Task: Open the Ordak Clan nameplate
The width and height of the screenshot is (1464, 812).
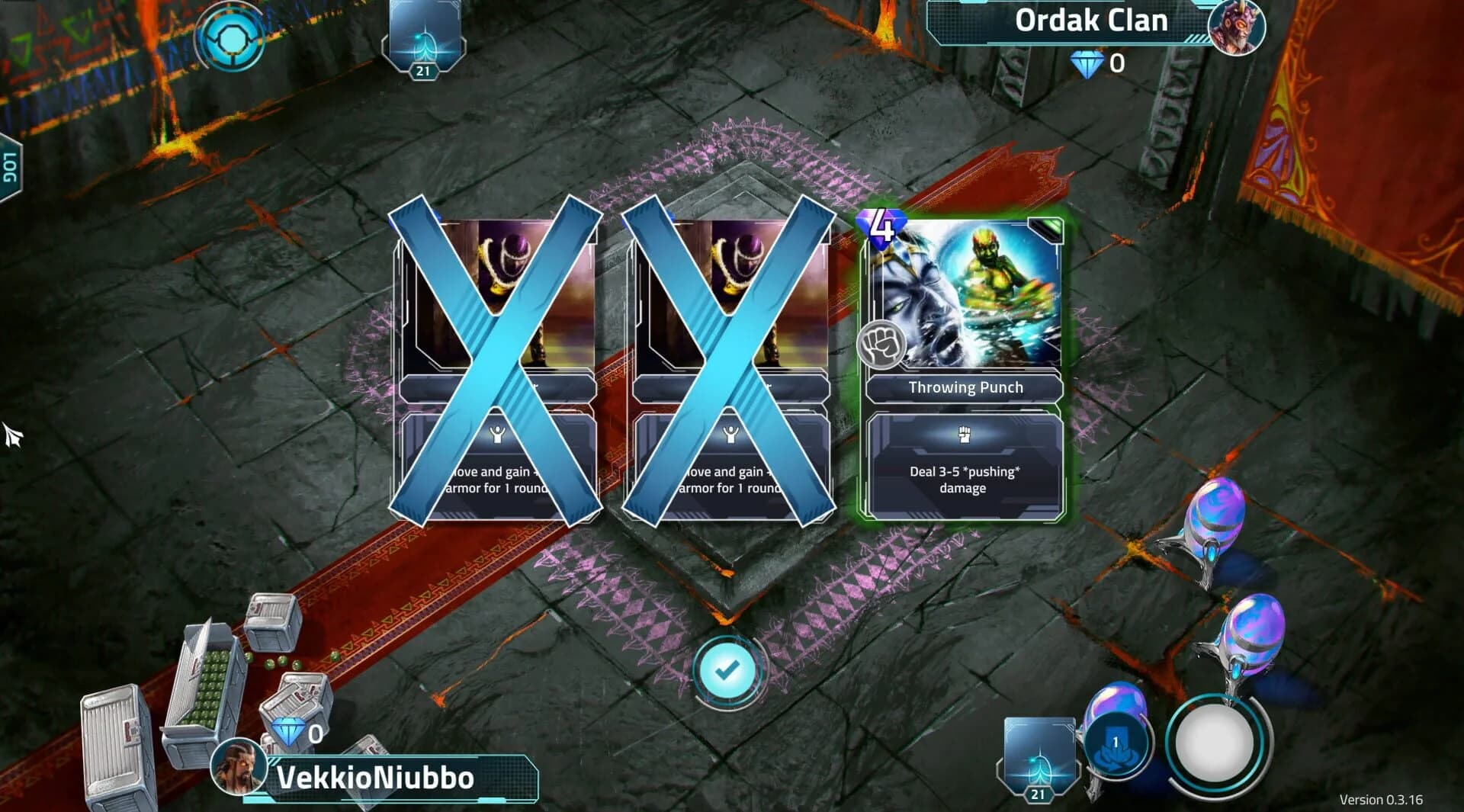Action: pos(1090,21)
